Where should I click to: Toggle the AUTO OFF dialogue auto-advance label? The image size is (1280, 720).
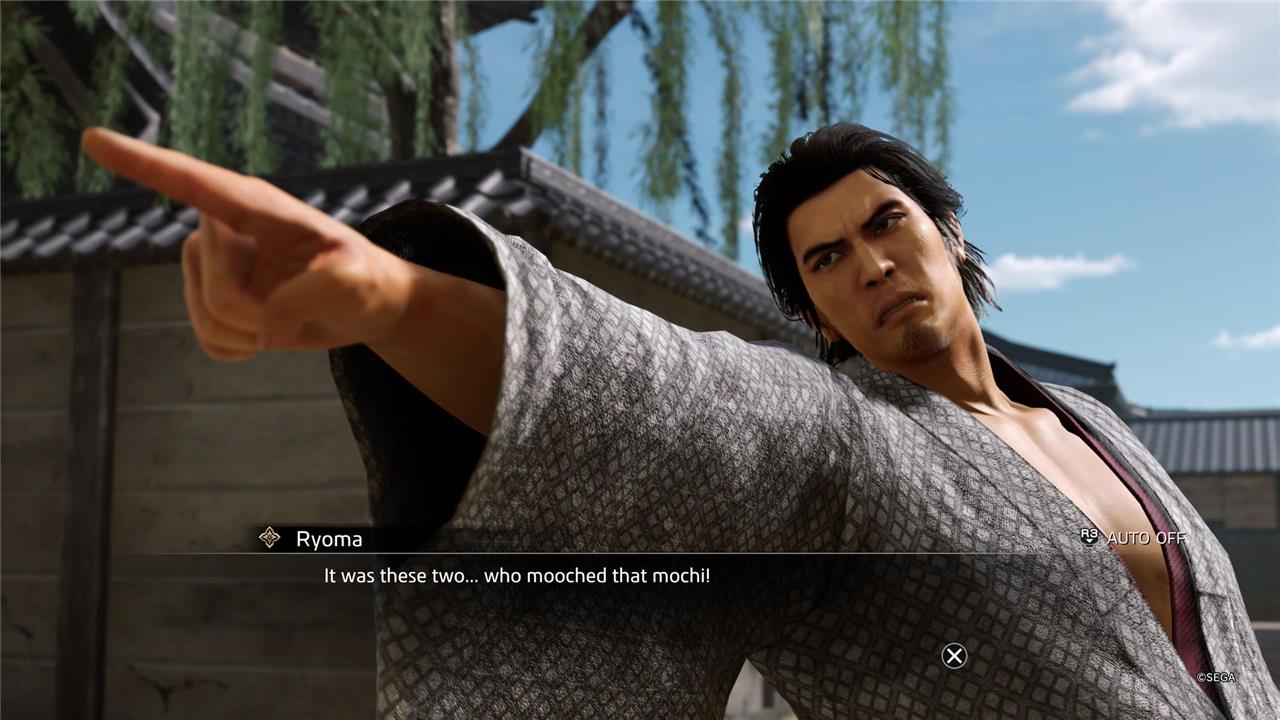point(1144,538)
